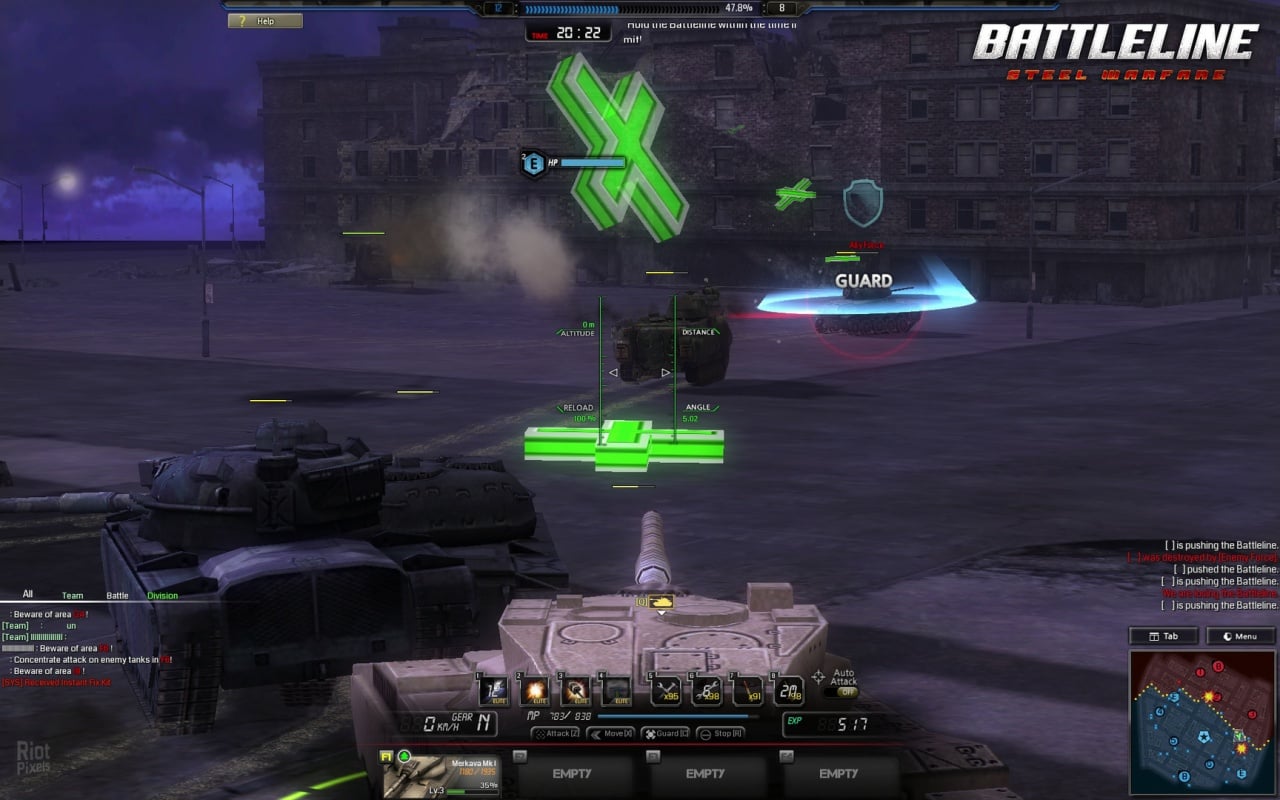The height and width of the screenshot is (800, 1280).
Task: Toggle the Auto Attack switch
Action: click(847, 691)
